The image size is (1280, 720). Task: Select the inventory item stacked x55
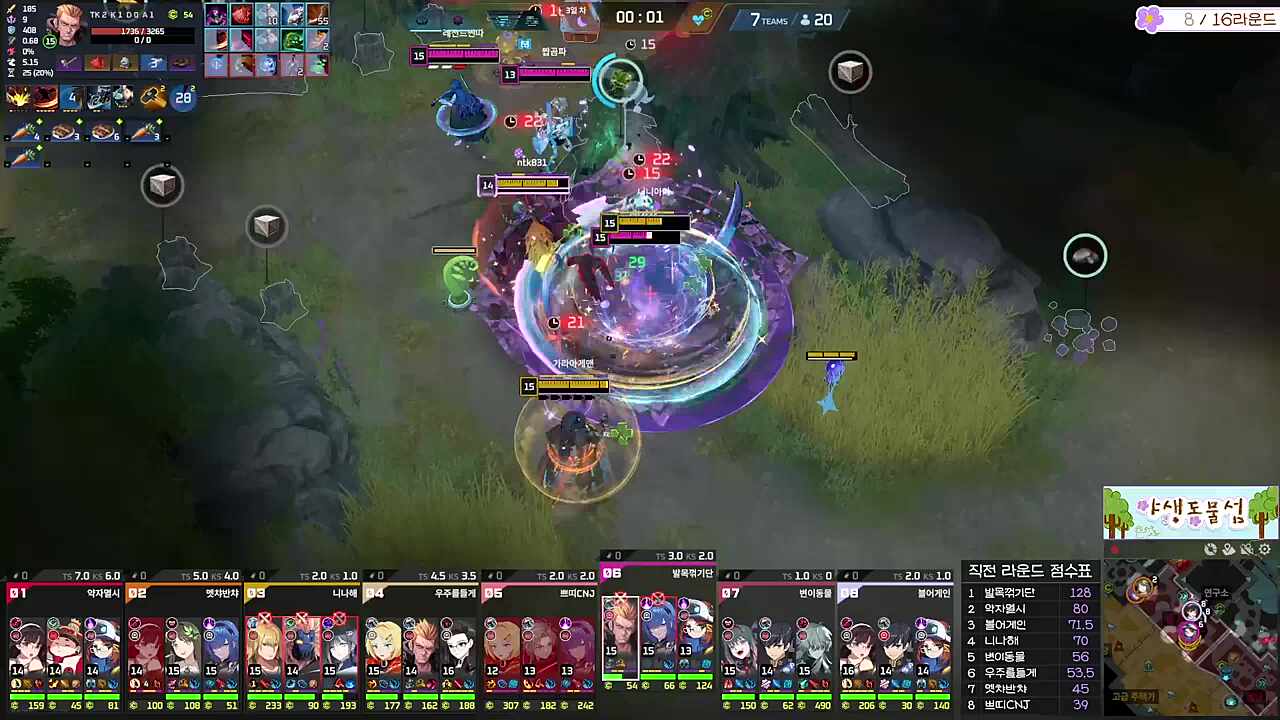coord(318,15)
